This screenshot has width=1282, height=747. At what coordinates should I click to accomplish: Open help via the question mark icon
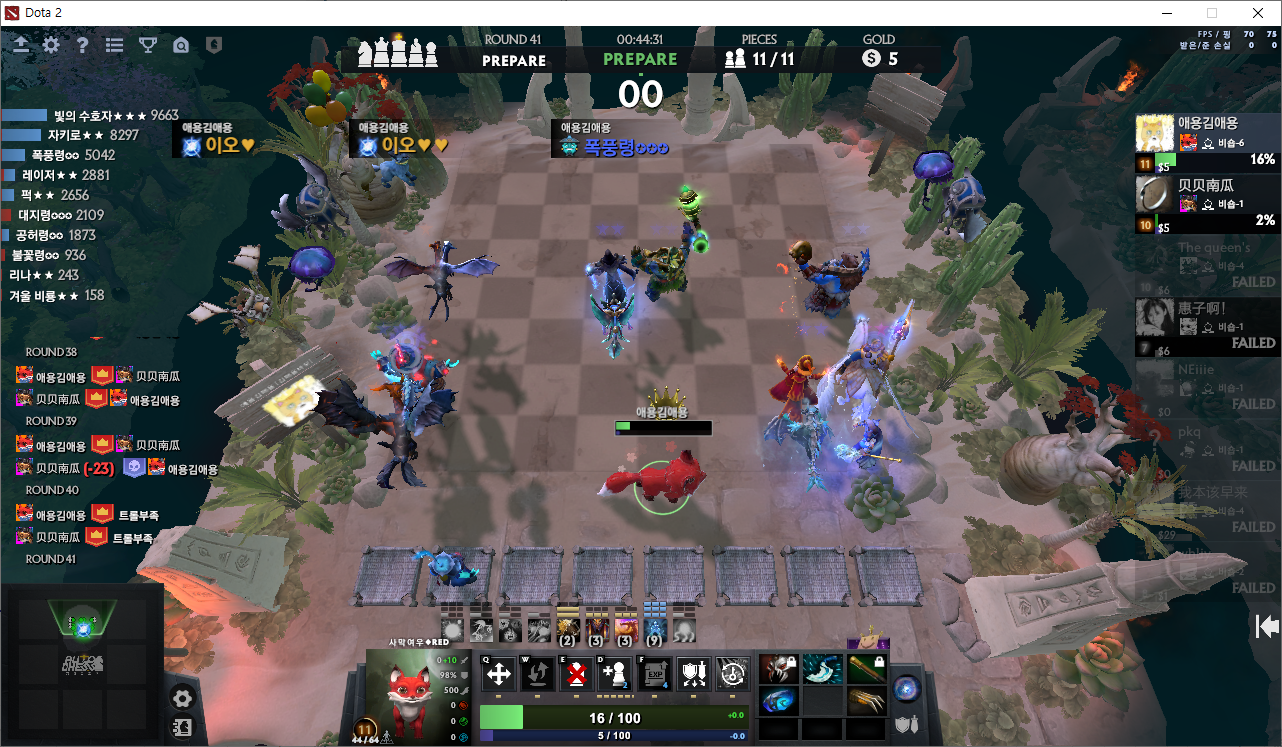pos(83,45)
